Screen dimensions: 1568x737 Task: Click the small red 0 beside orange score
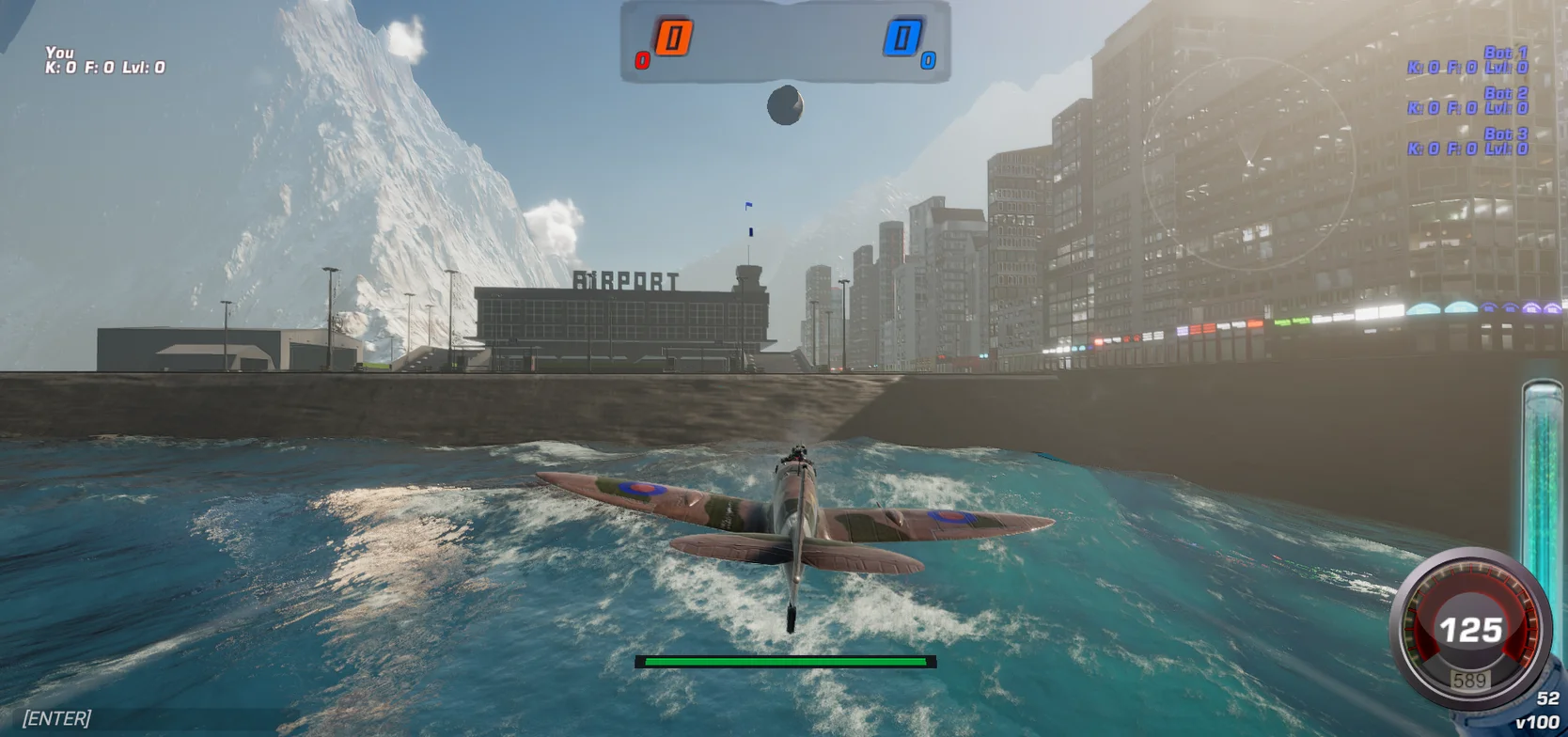[643, 59]
